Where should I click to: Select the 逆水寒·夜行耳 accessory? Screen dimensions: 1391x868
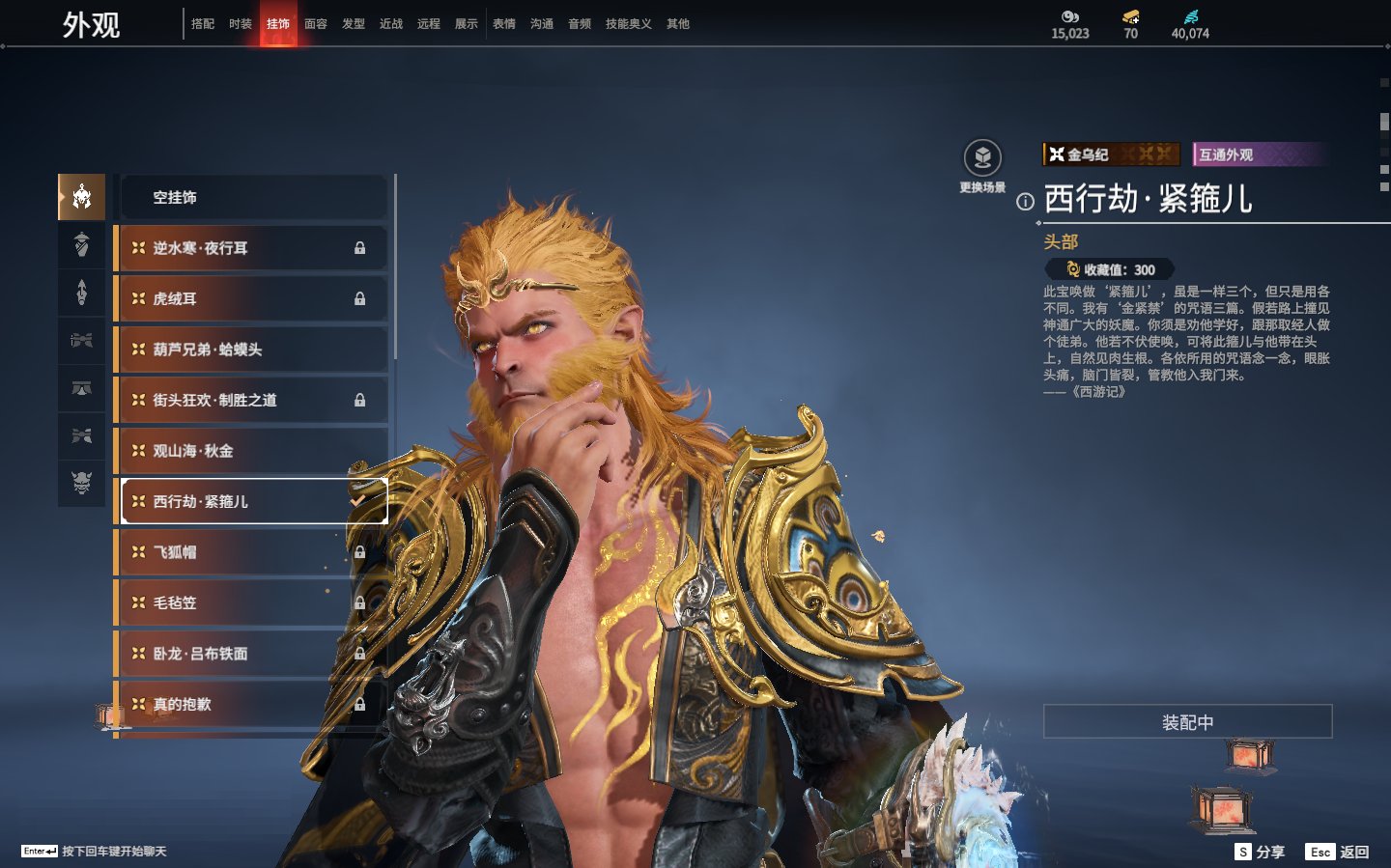click(253, 248)
